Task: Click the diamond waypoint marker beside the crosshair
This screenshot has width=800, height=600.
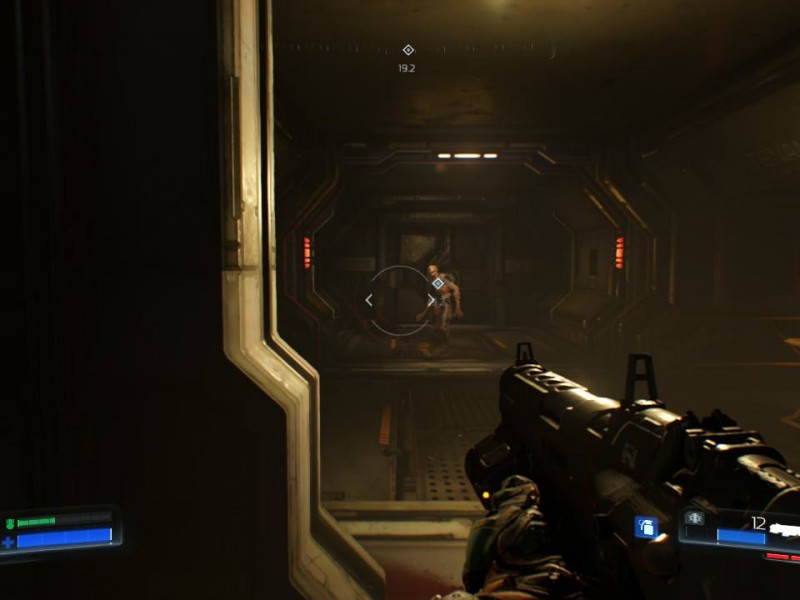Action: (x=437, y=284)
